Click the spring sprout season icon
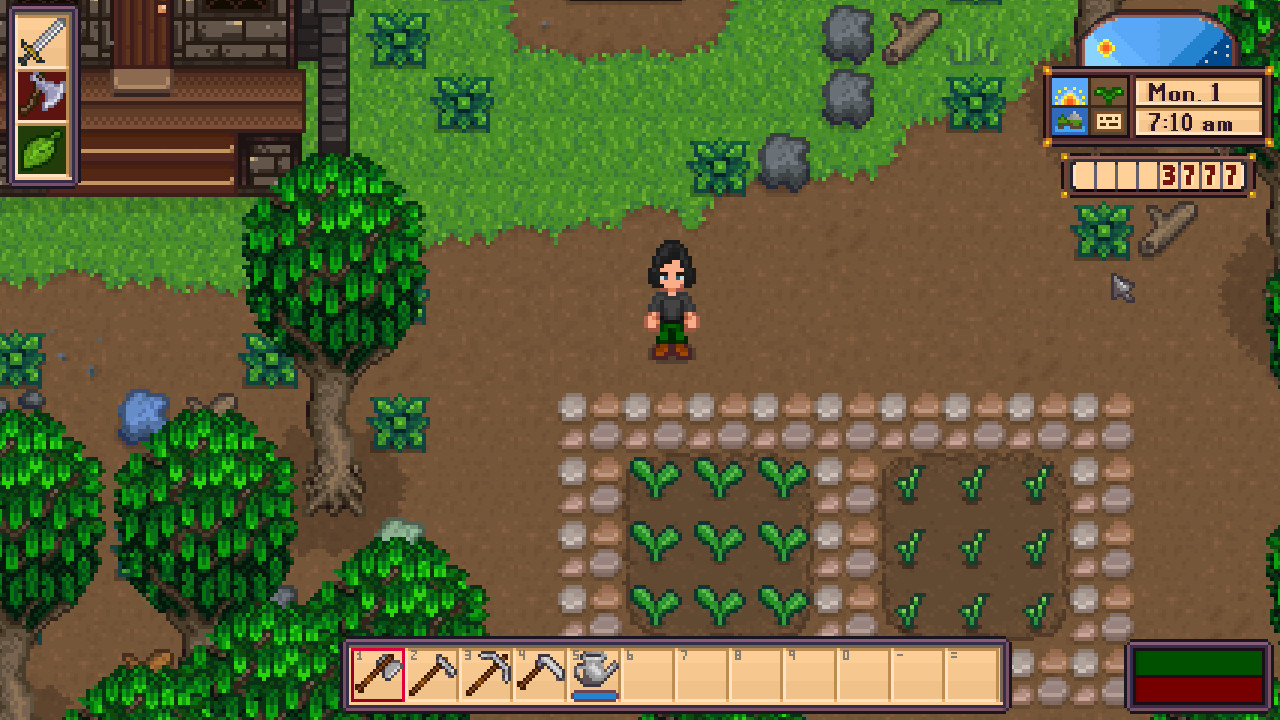The height and width of the screenshot is (720, 1280). point(1110,92)
